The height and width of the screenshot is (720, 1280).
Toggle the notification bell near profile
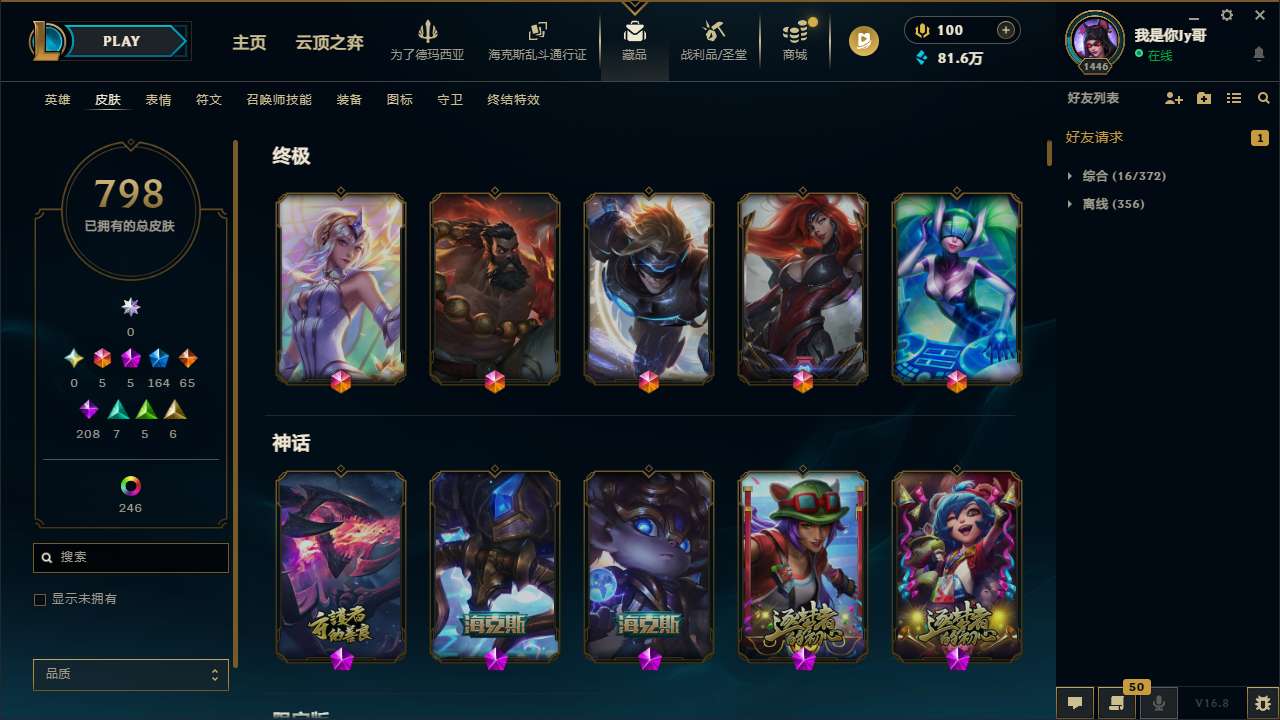click(1259, 55)
